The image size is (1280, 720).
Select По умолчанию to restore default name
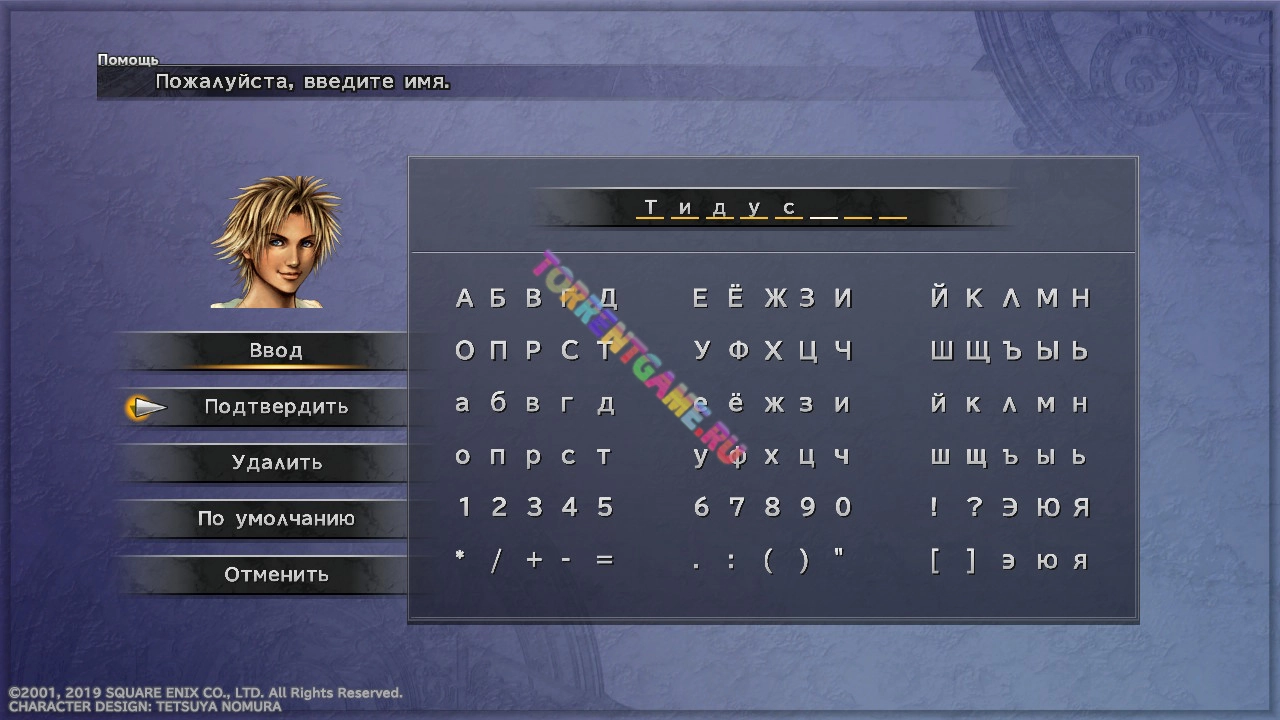point(276,519)
